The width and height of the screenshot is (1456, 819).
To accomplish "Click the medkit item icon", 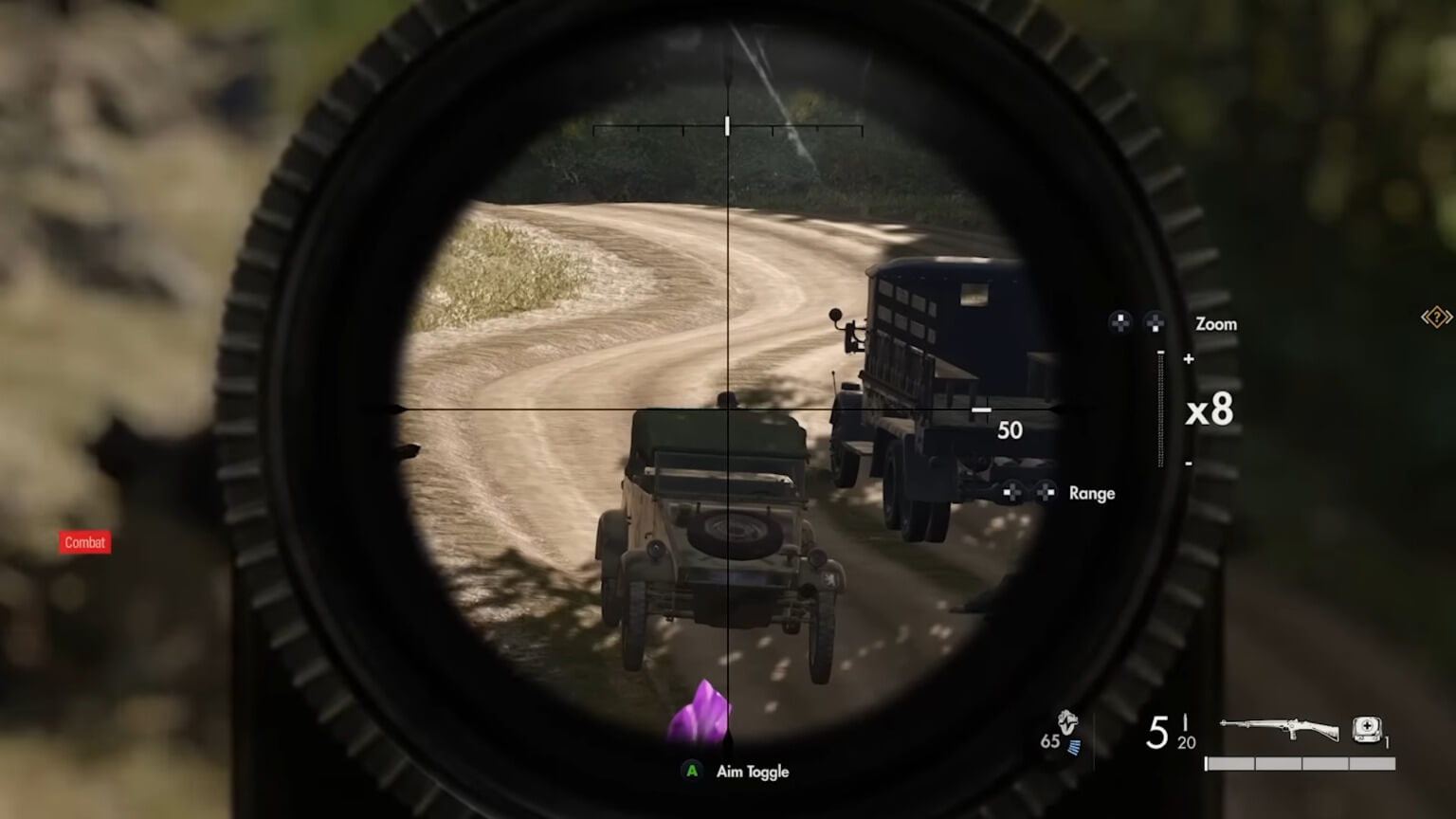I will 1365,729.
